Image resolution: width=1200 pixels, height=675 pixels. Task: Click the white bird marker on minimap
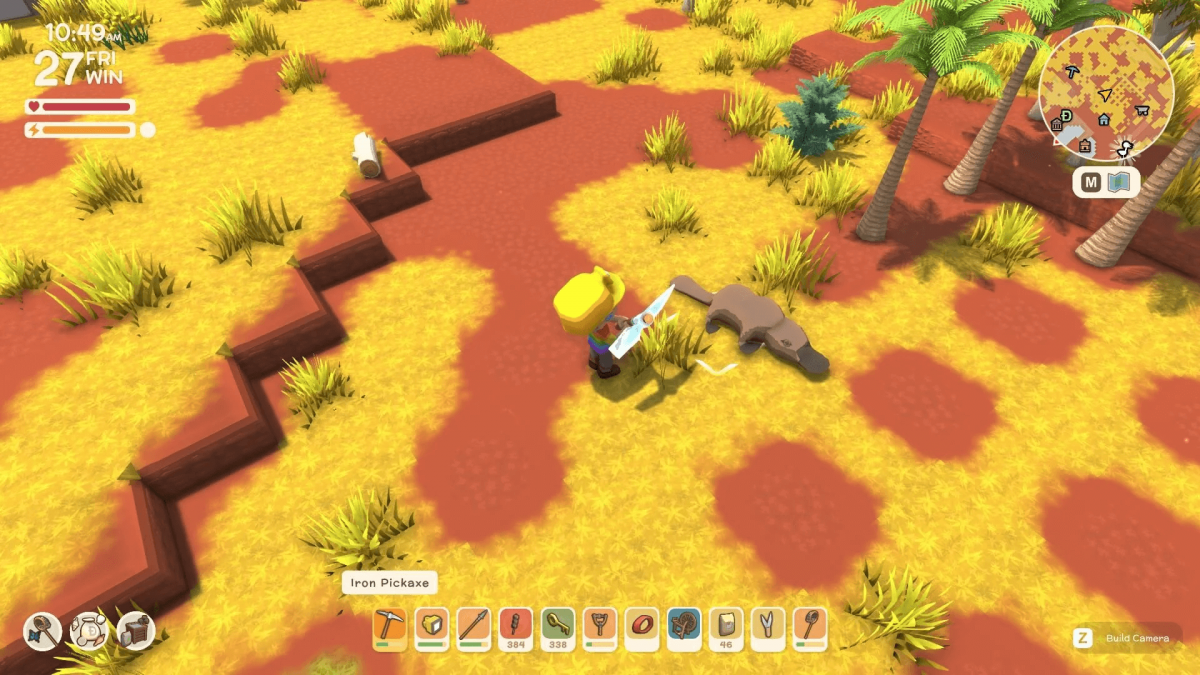pos(1125,150)
